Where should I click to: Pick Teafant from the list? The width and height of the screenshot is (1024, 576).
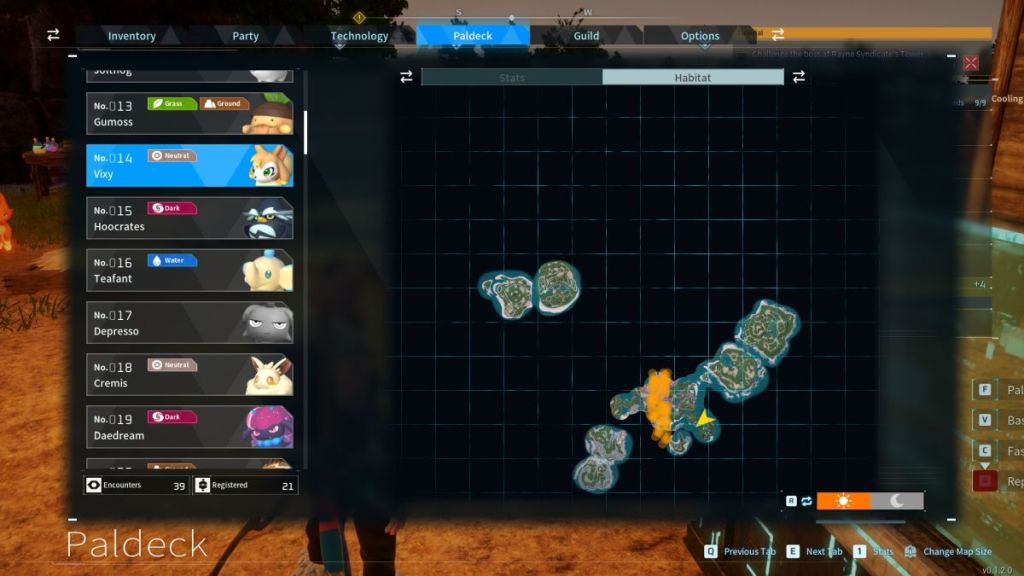click(190, 270)
